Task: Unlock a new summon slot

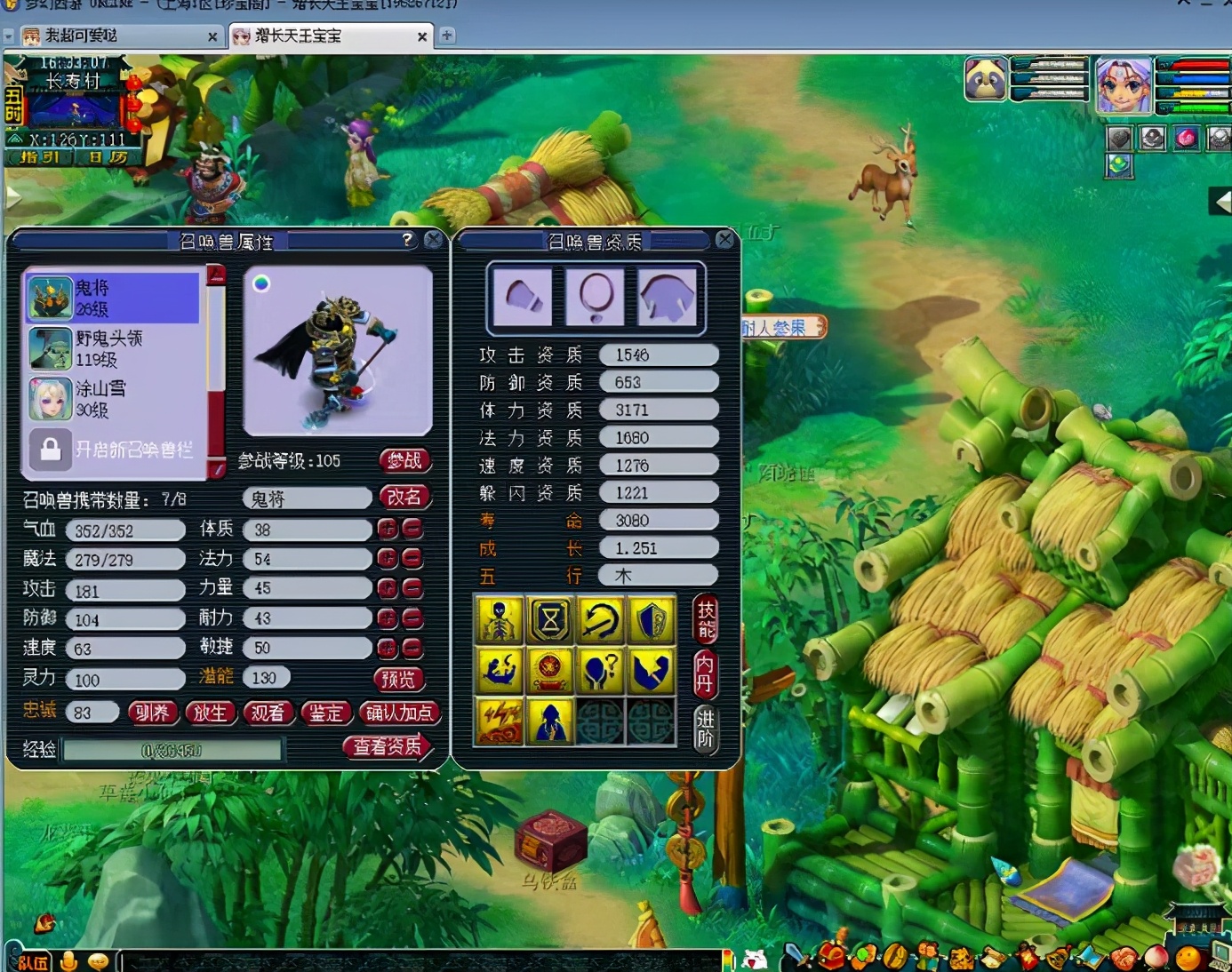Action: tap(113, 450)
